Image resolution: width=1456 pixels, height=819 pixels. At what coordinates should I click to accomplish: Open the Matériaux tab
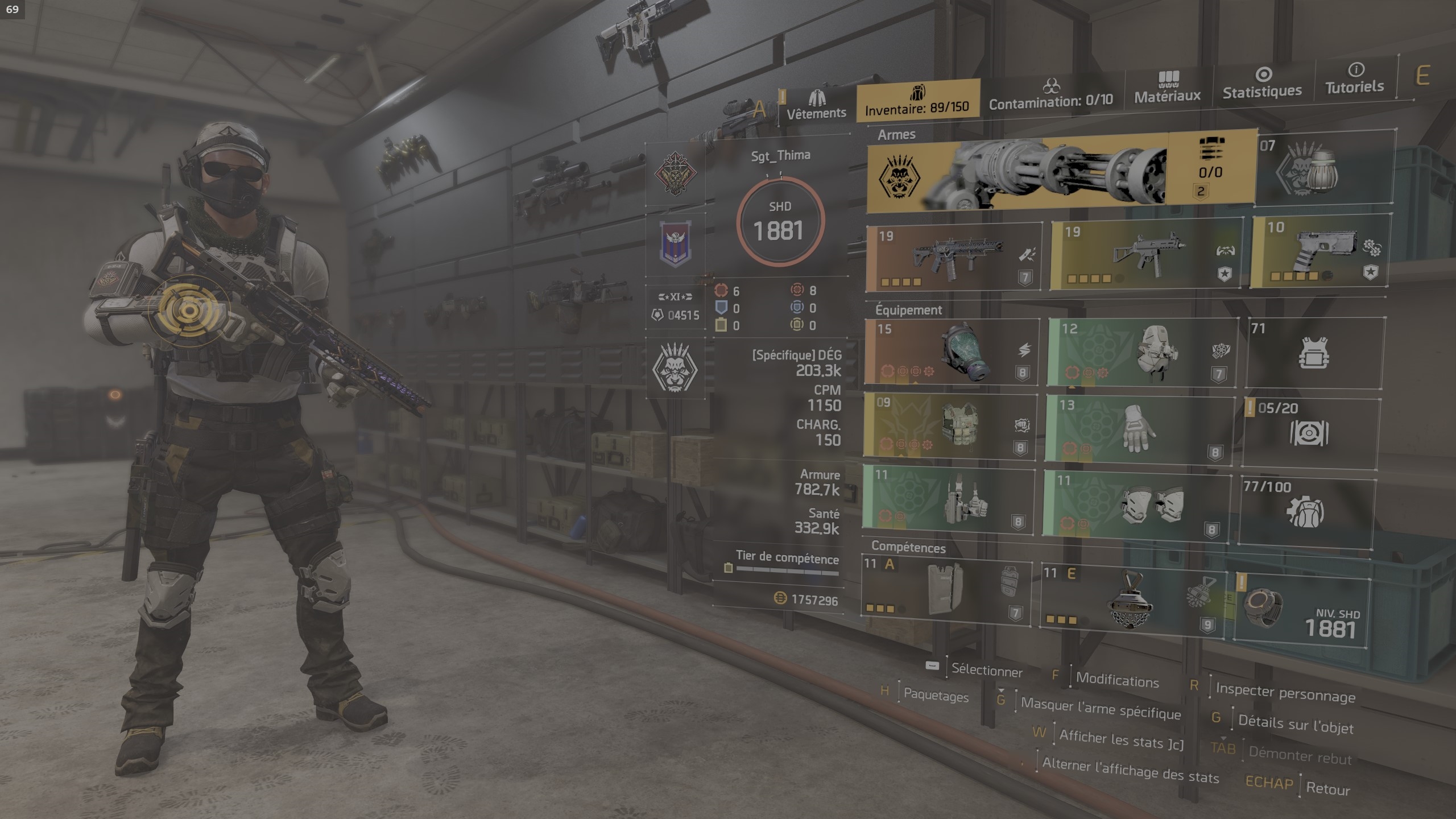click(1167, 88)
